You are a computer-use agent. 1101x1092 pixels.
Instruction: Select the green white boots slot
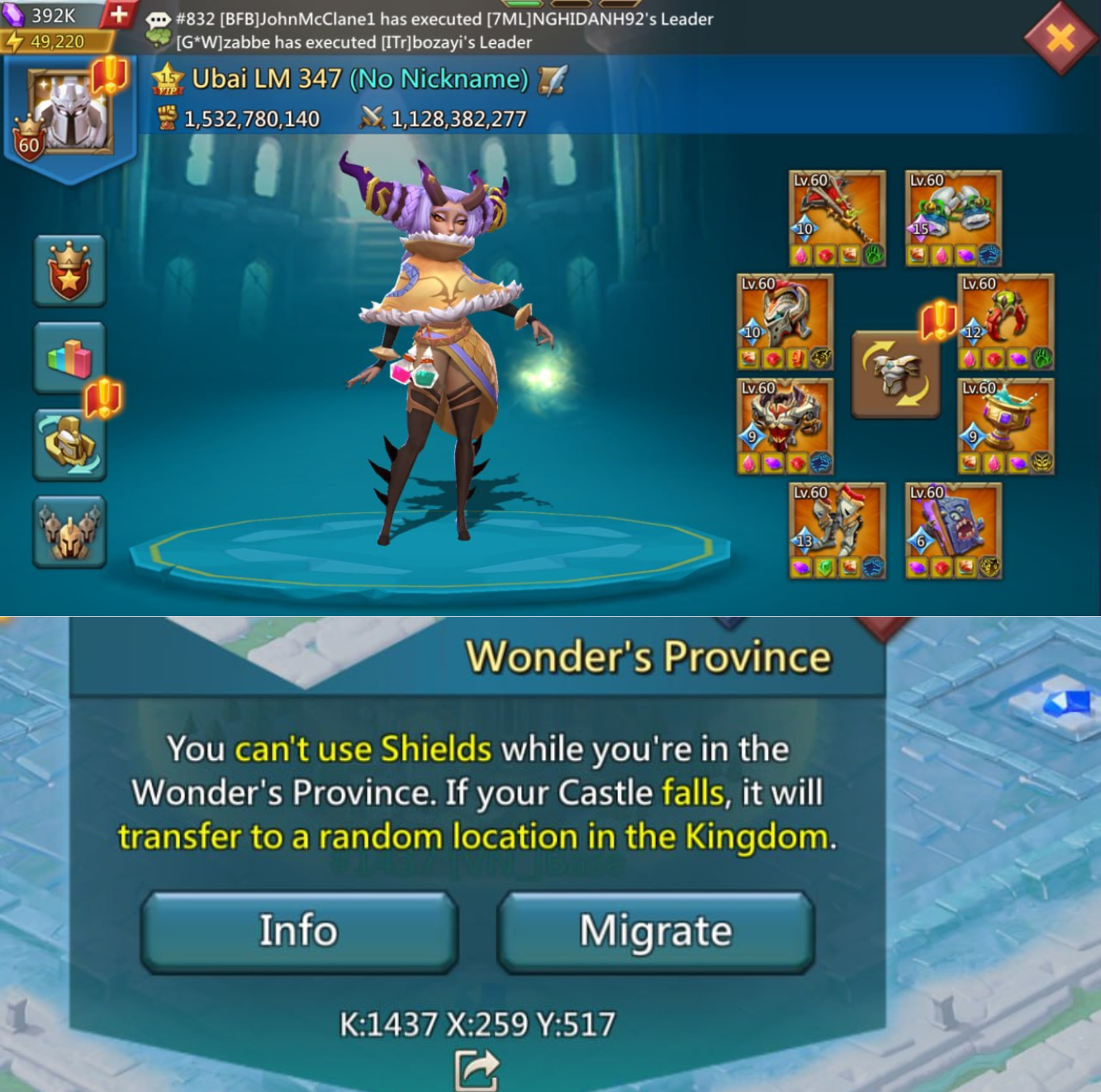coord(953,218)
